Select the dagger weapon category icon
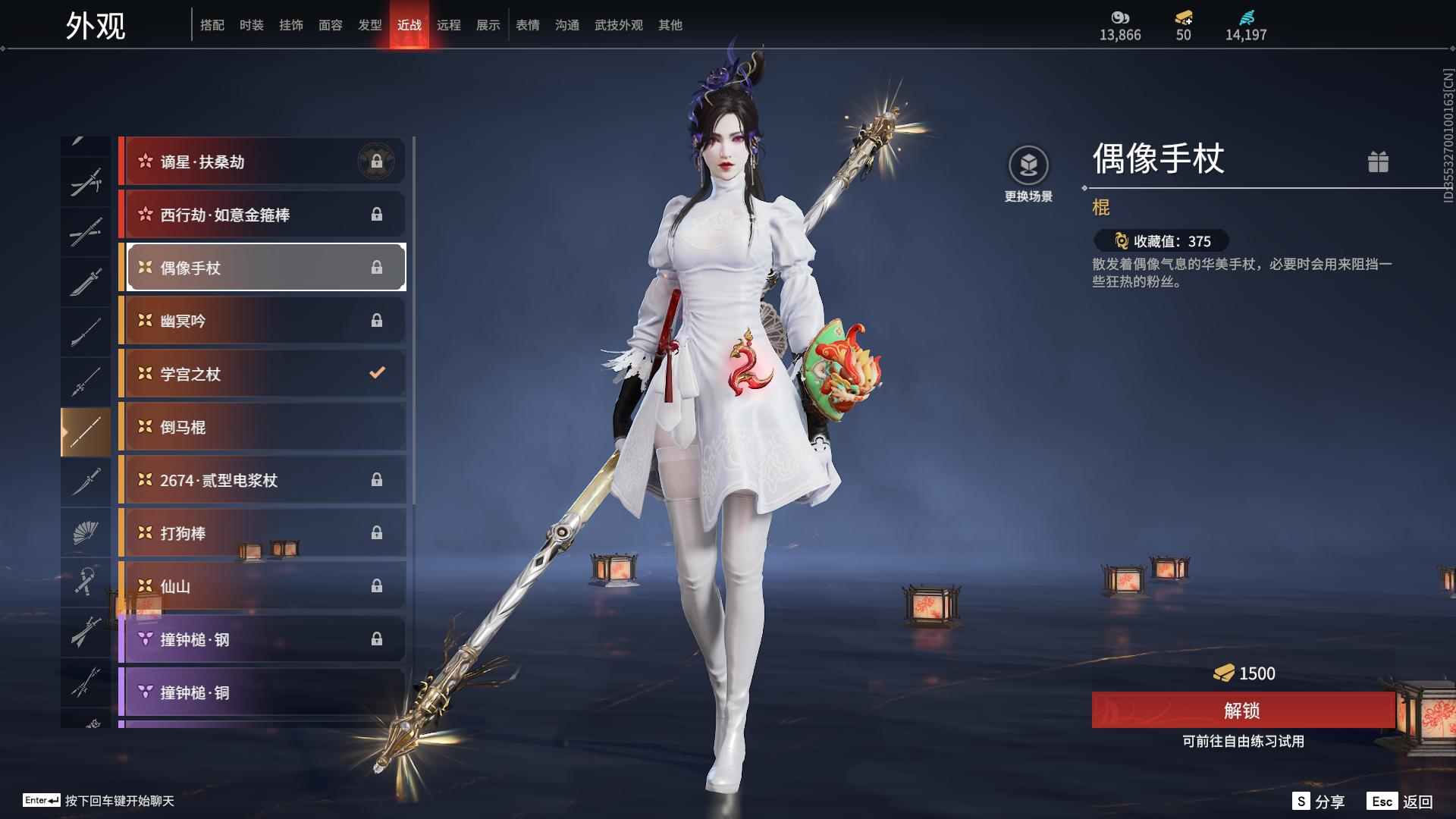Viewport: 1456px width, 819px height. (x=86, y=482)
